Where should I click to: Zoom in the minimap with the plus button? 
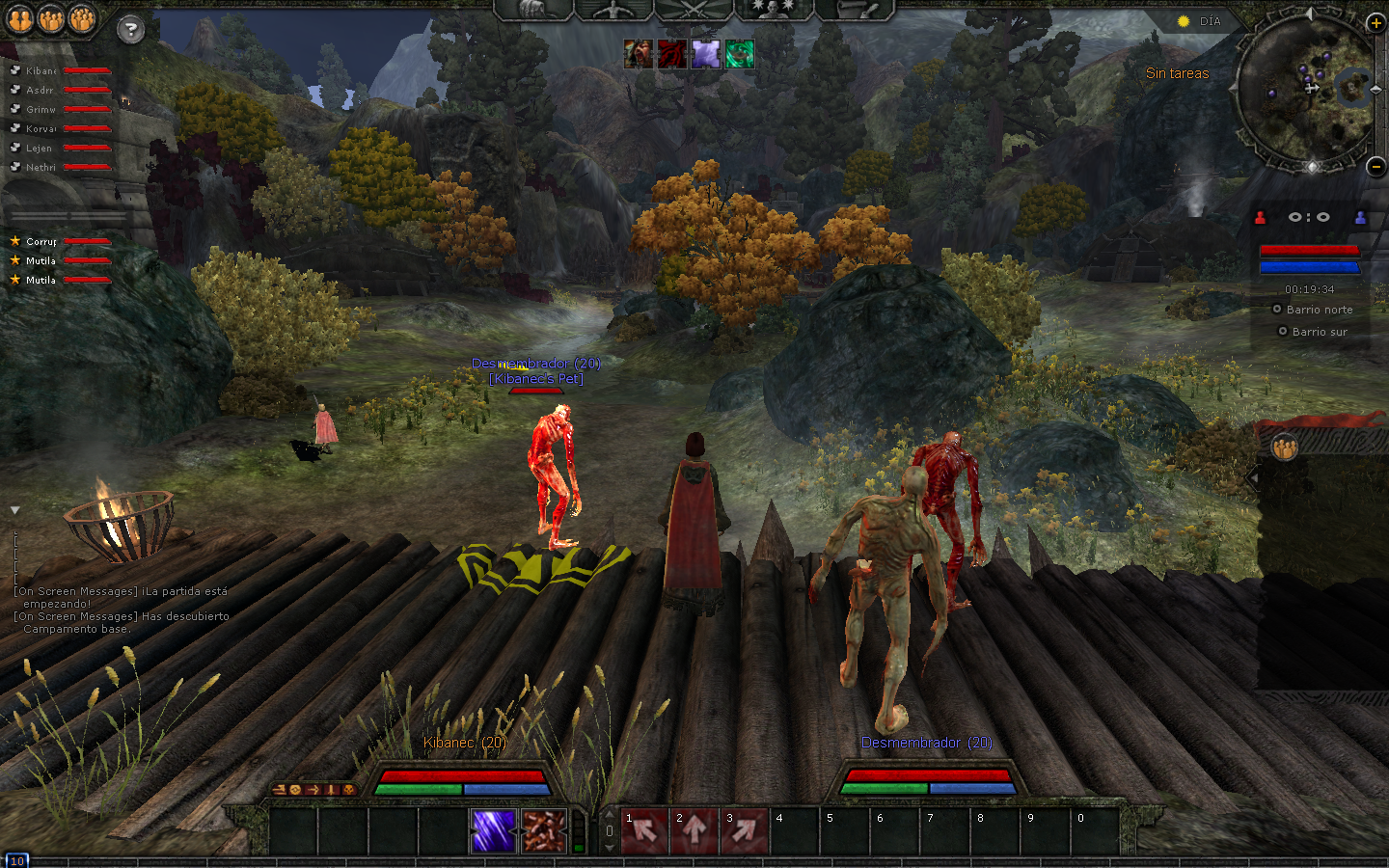(x=1375, y=22)
